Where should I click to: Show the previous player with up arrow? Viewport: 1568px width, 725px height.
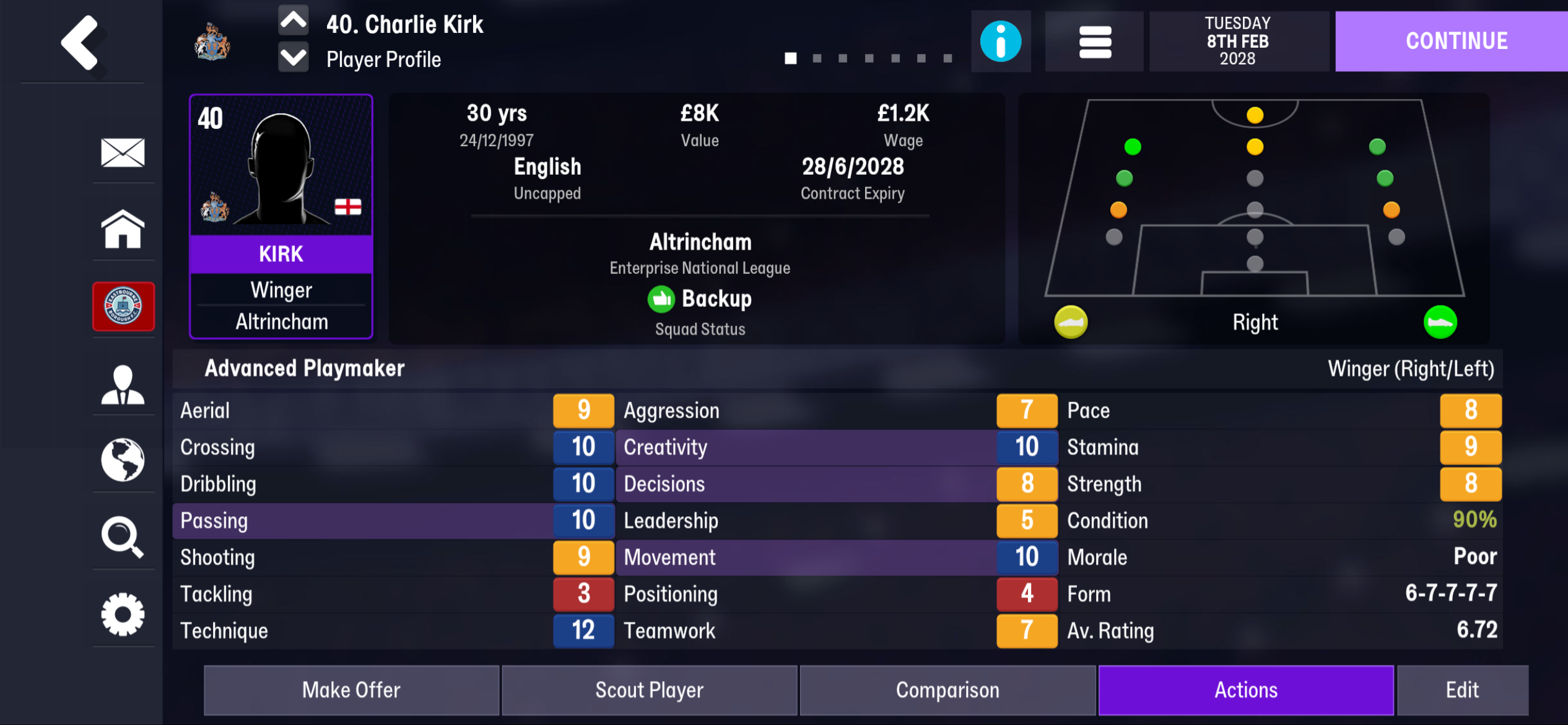[294, 22]
